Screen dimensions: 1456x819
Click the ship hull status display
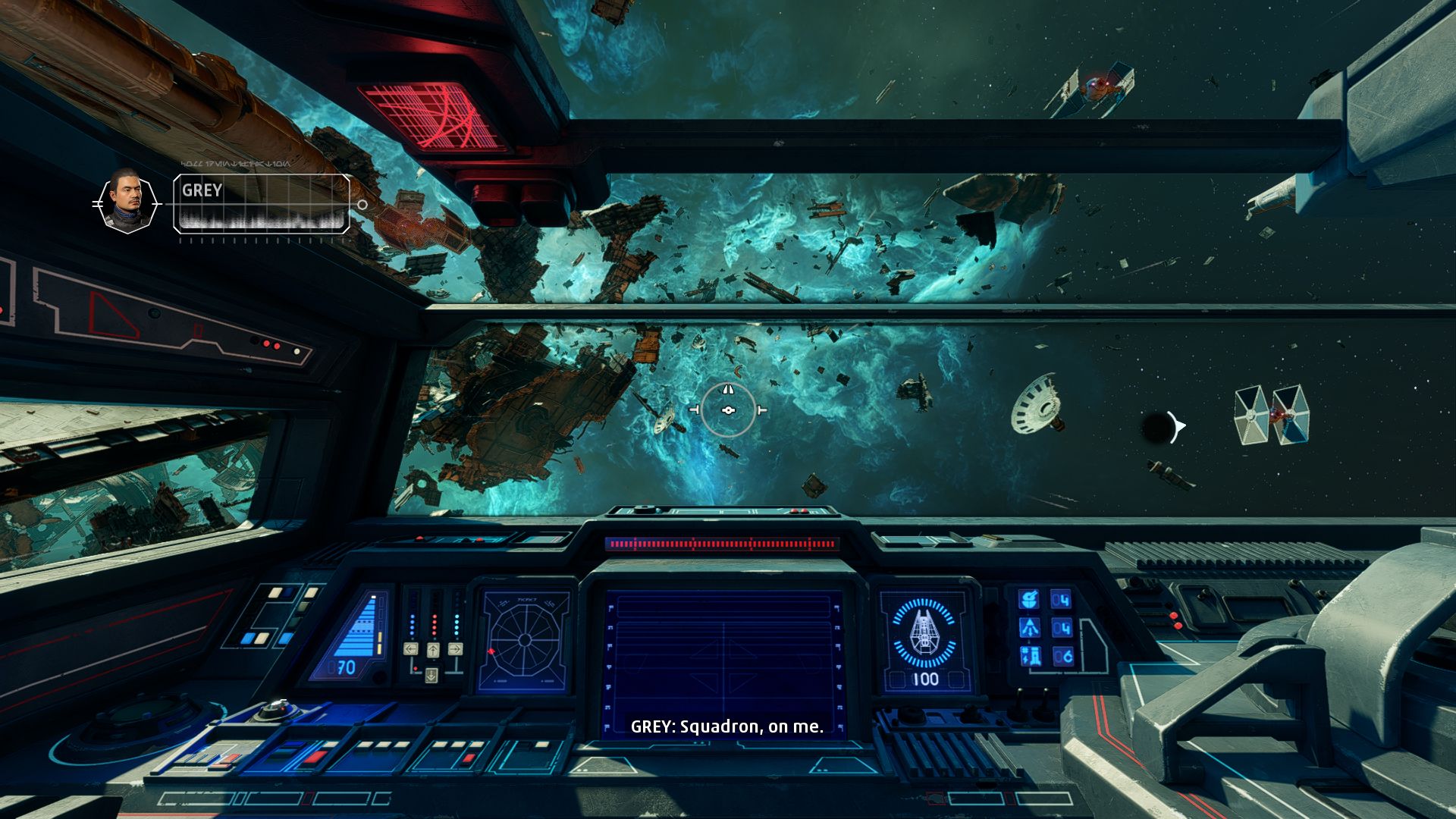point(924,641)
